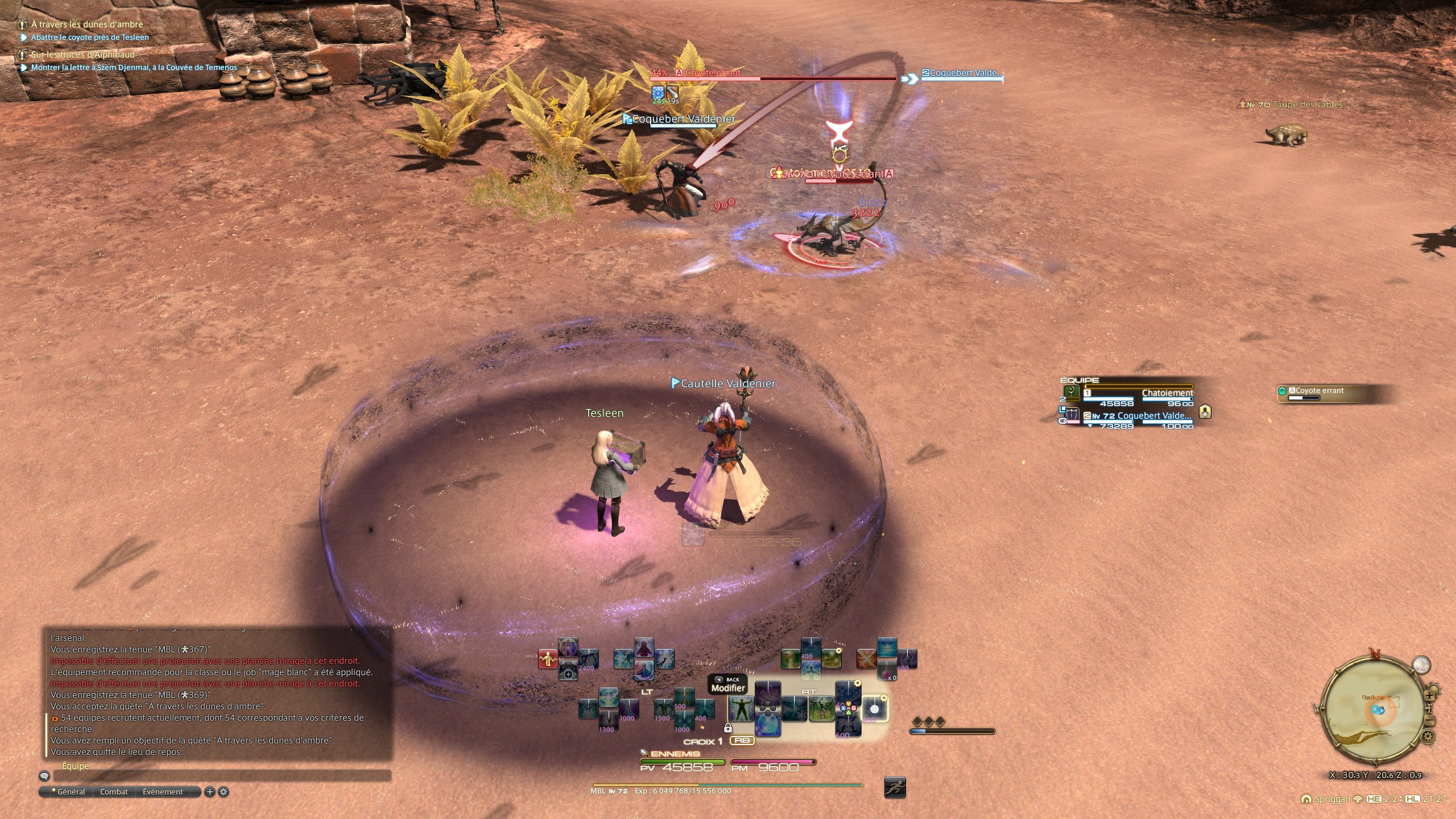This screenshot has height=819, width=1456.
Task: Click the hotbar padlock lock icon
Action: point(728,728)
